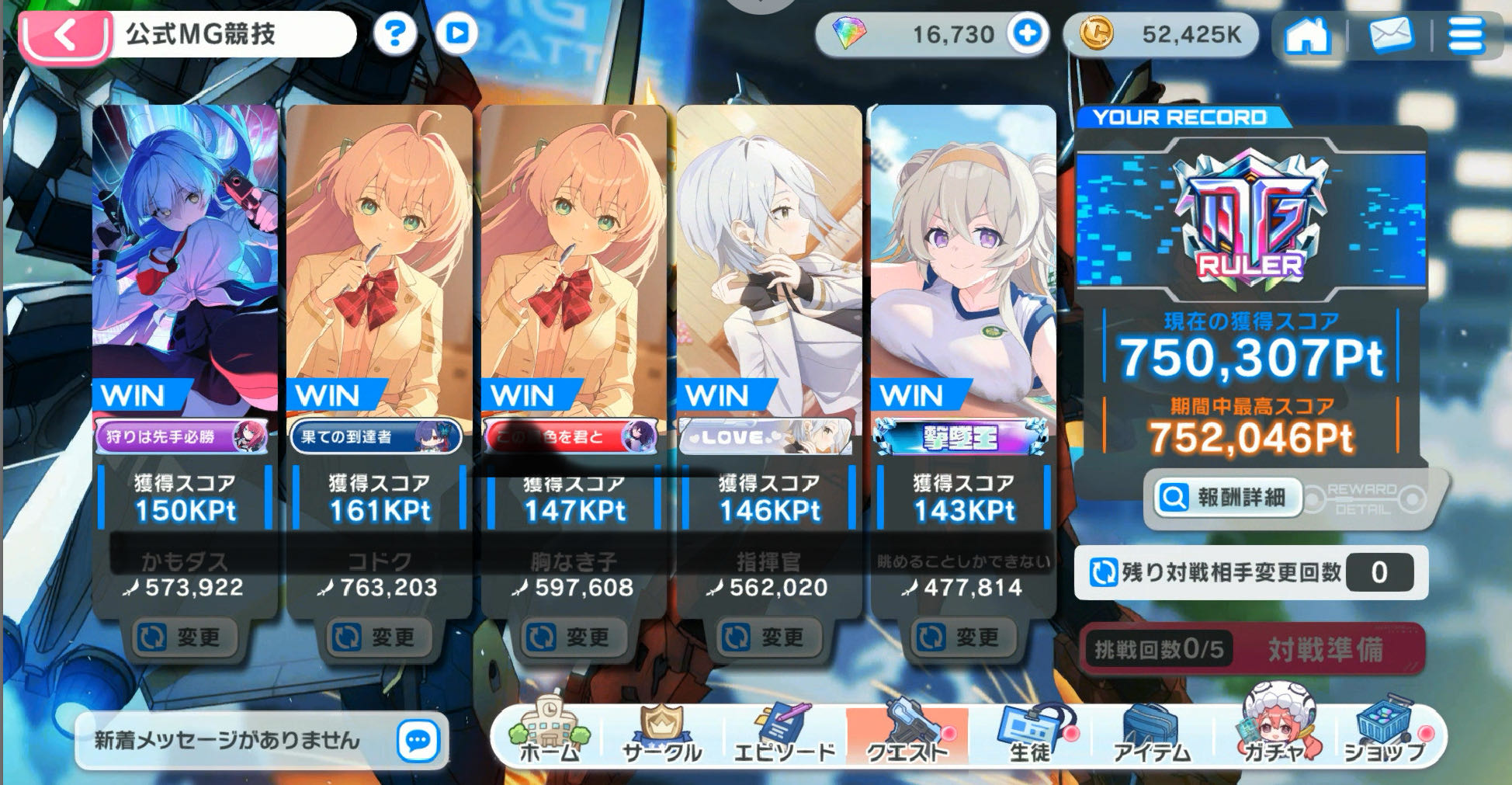Add more gems with the plus button
The width and height of the screenshot is (1512, 785).
click(x=1027, y=33)
